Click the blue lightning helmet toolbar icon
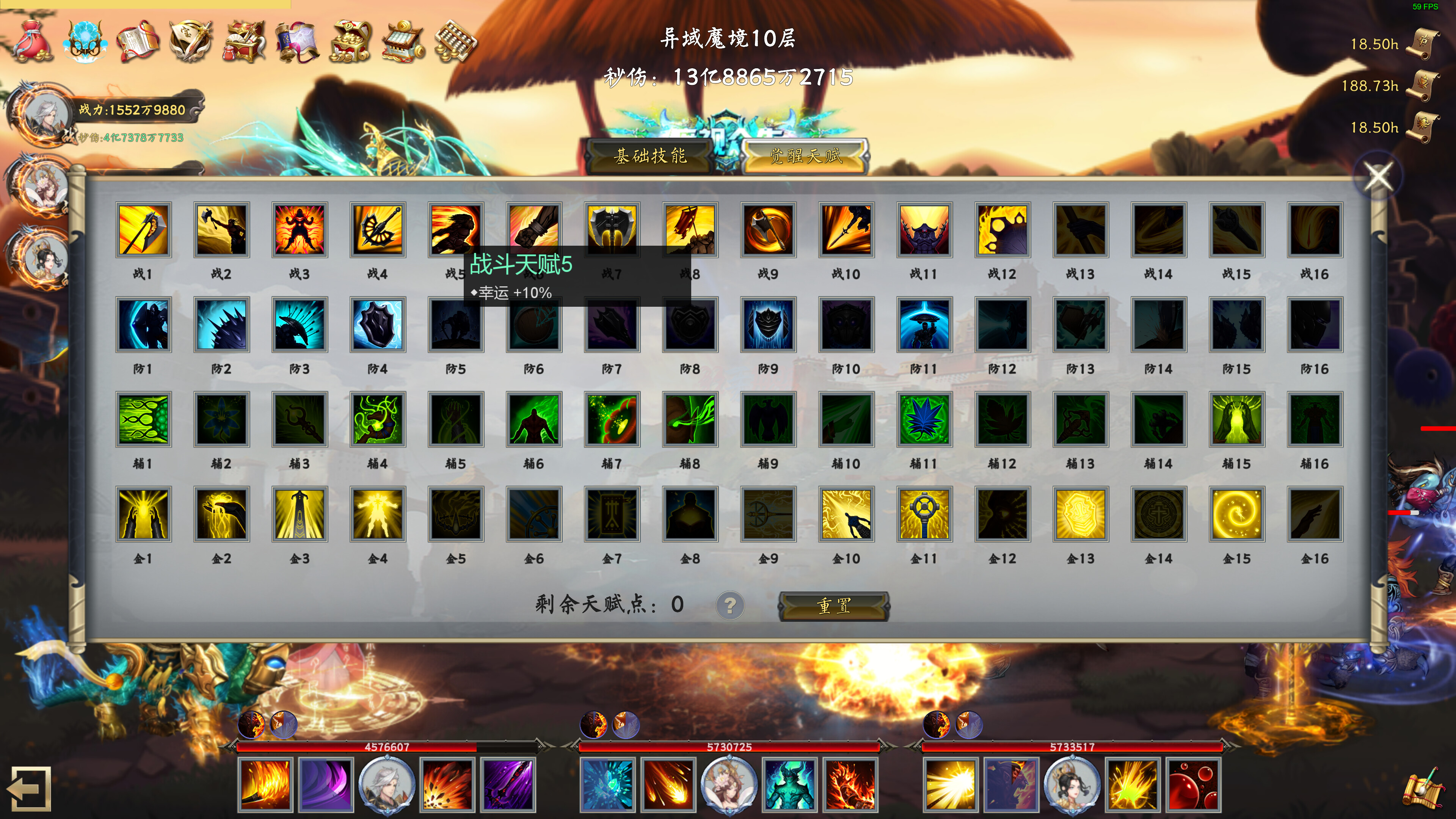Image resolution: width=1456 pixels, height=819 pixels. (86, 41)
